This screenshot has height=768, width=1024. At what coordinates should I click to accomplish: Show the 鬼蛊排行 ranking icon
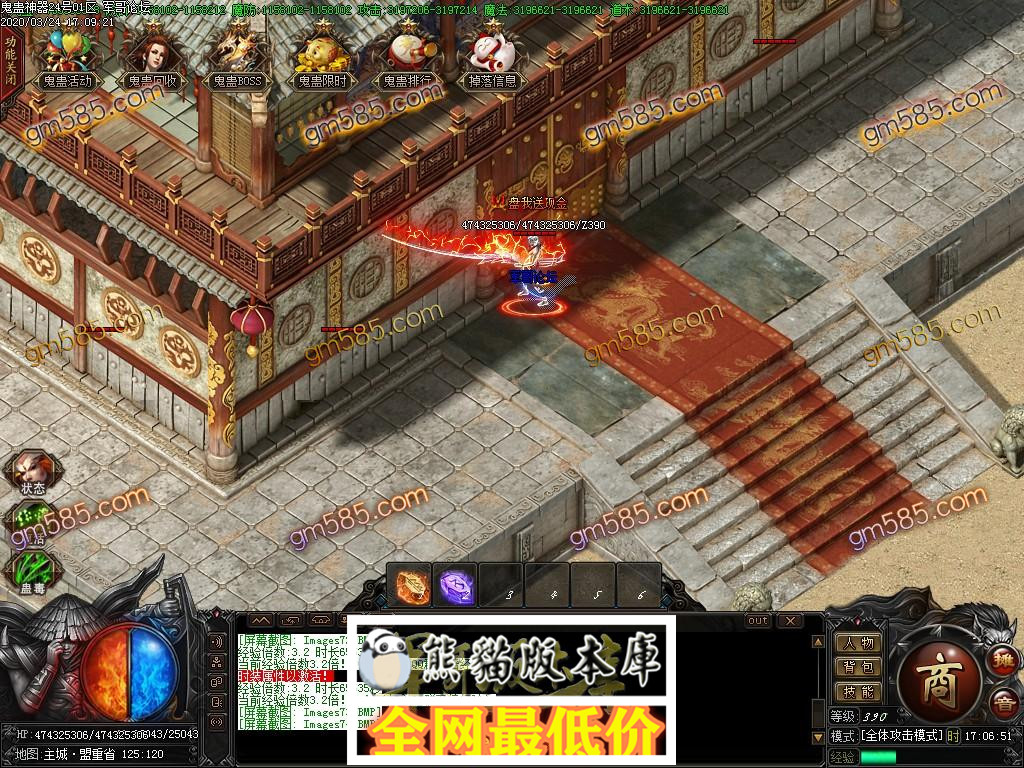click(407, 58)
